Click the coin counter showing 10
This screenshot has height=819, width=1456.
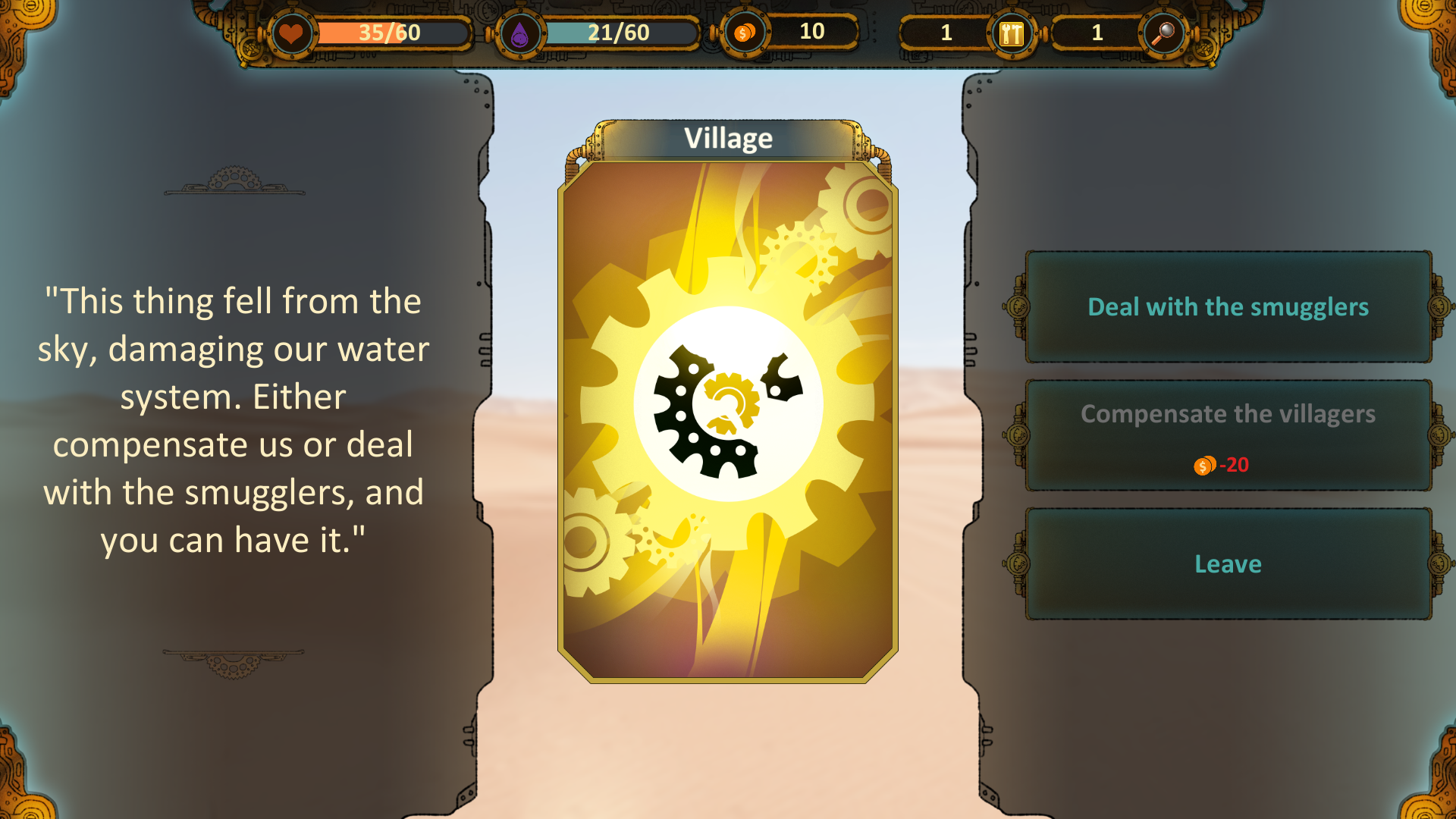pos(813,33)
